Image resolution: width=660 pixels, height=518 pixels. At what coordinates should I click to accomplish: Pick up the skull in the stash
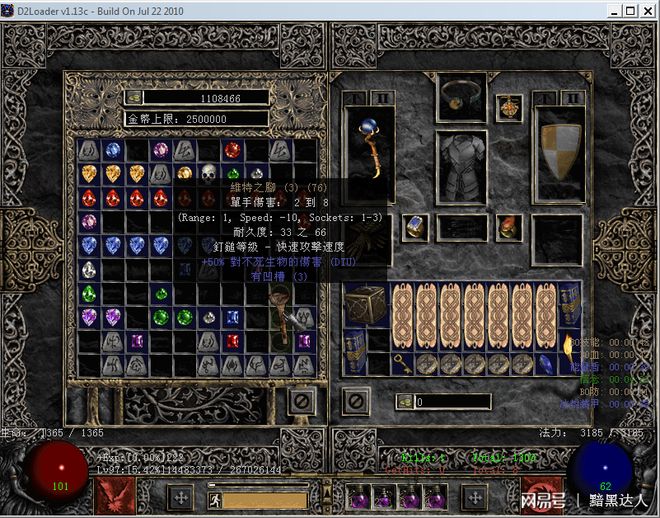[208, 174]
